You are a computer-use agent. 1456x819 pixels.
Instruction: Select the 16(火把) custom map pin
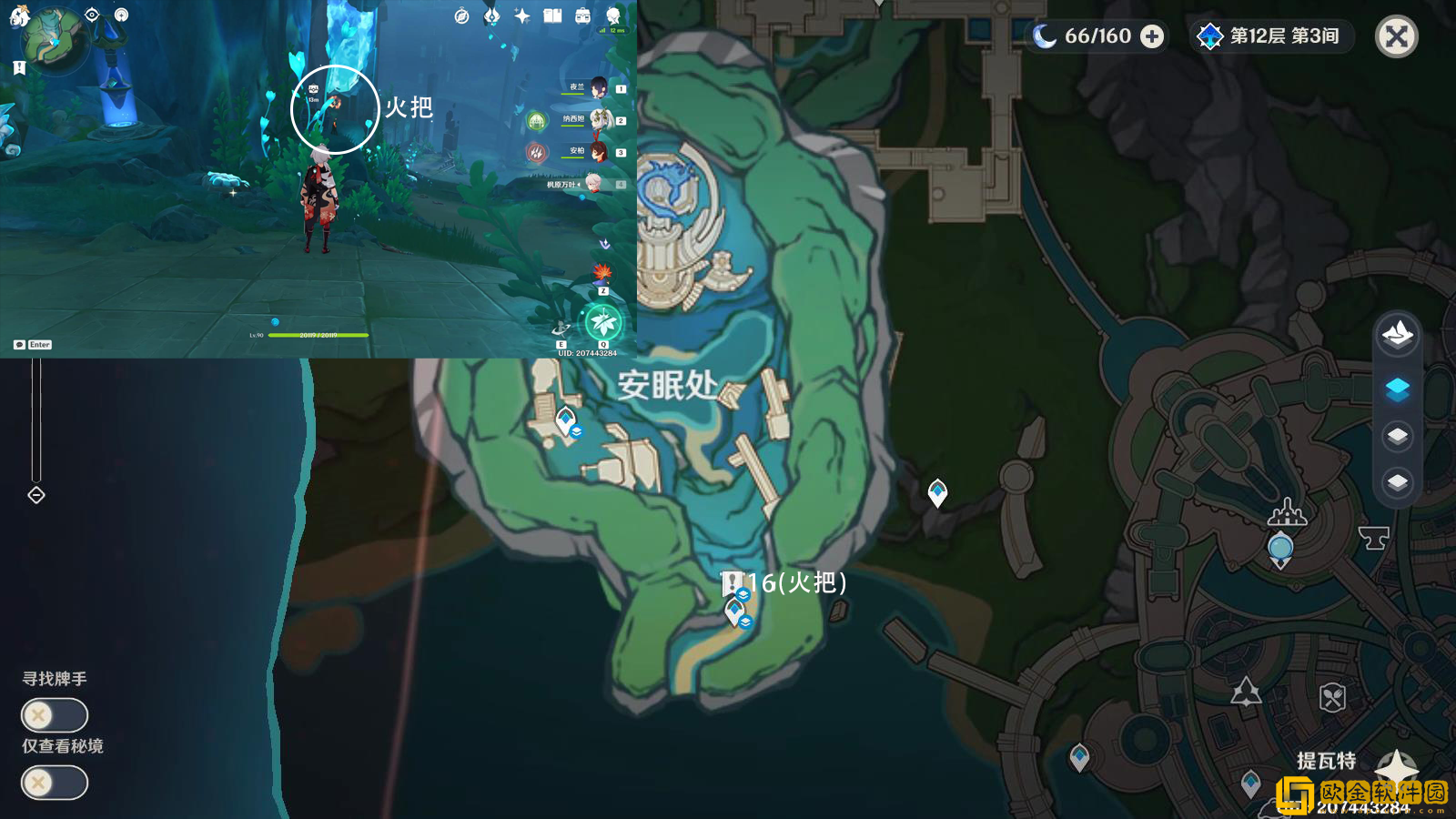click(x=732, y=582)
